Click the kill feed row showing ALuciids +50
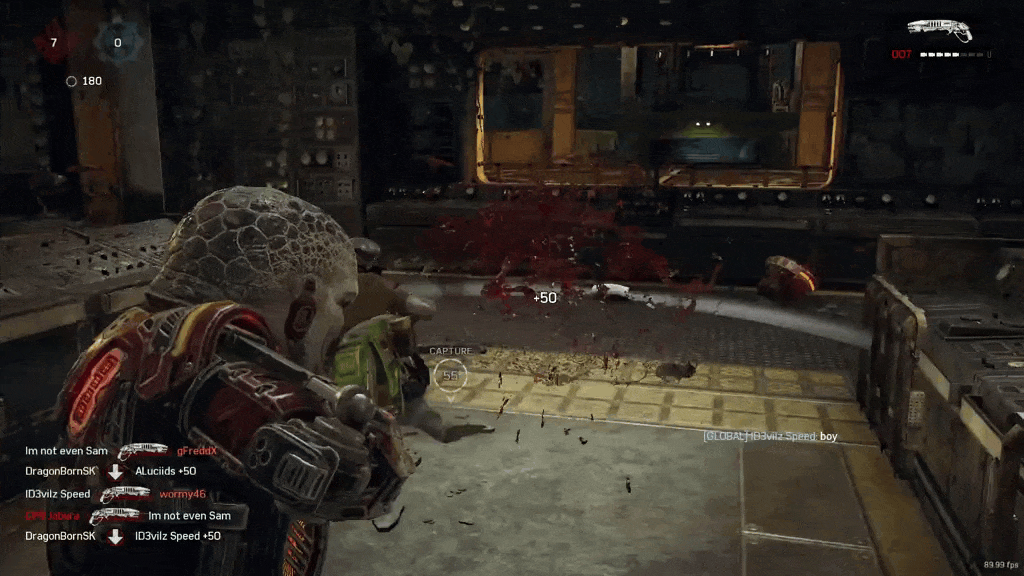This screenshot has width=1024, height=576. [x=111, y=472]
